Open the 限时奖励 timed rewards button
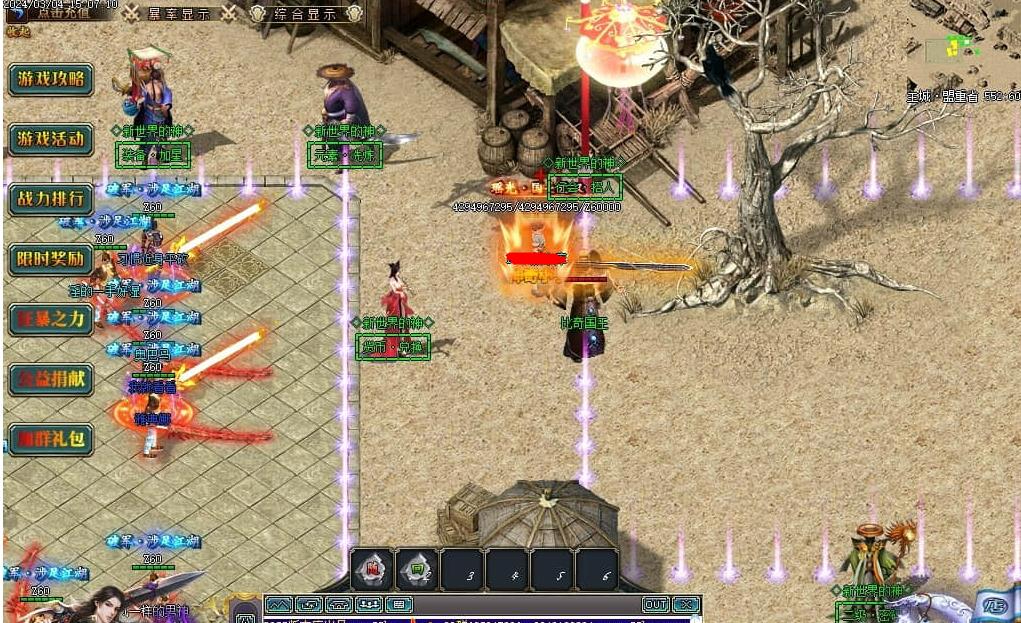 pyautogui.click(x=50, y=259)
